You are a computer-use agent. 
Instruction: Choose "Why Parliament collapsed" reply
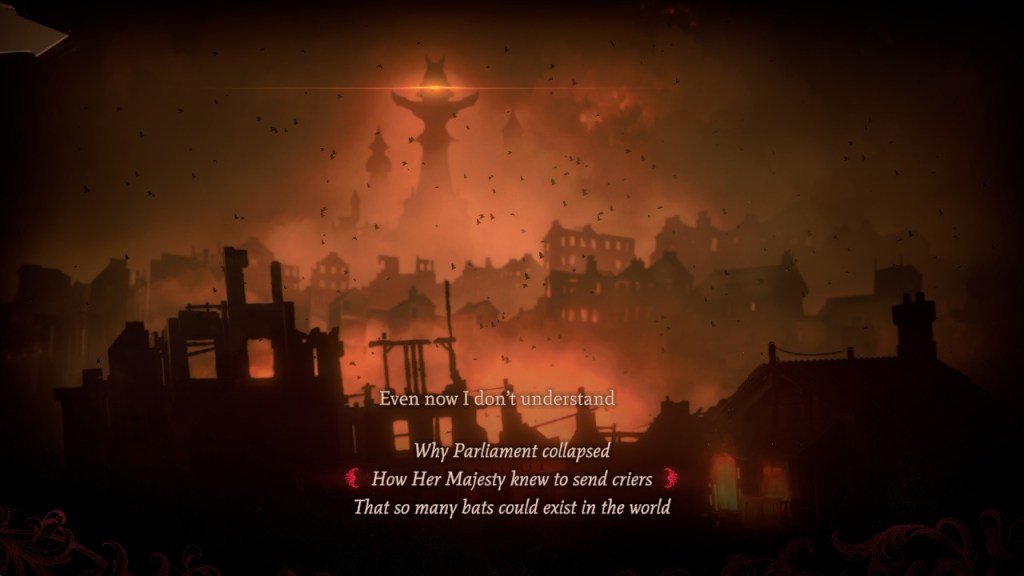click(511, 451)
